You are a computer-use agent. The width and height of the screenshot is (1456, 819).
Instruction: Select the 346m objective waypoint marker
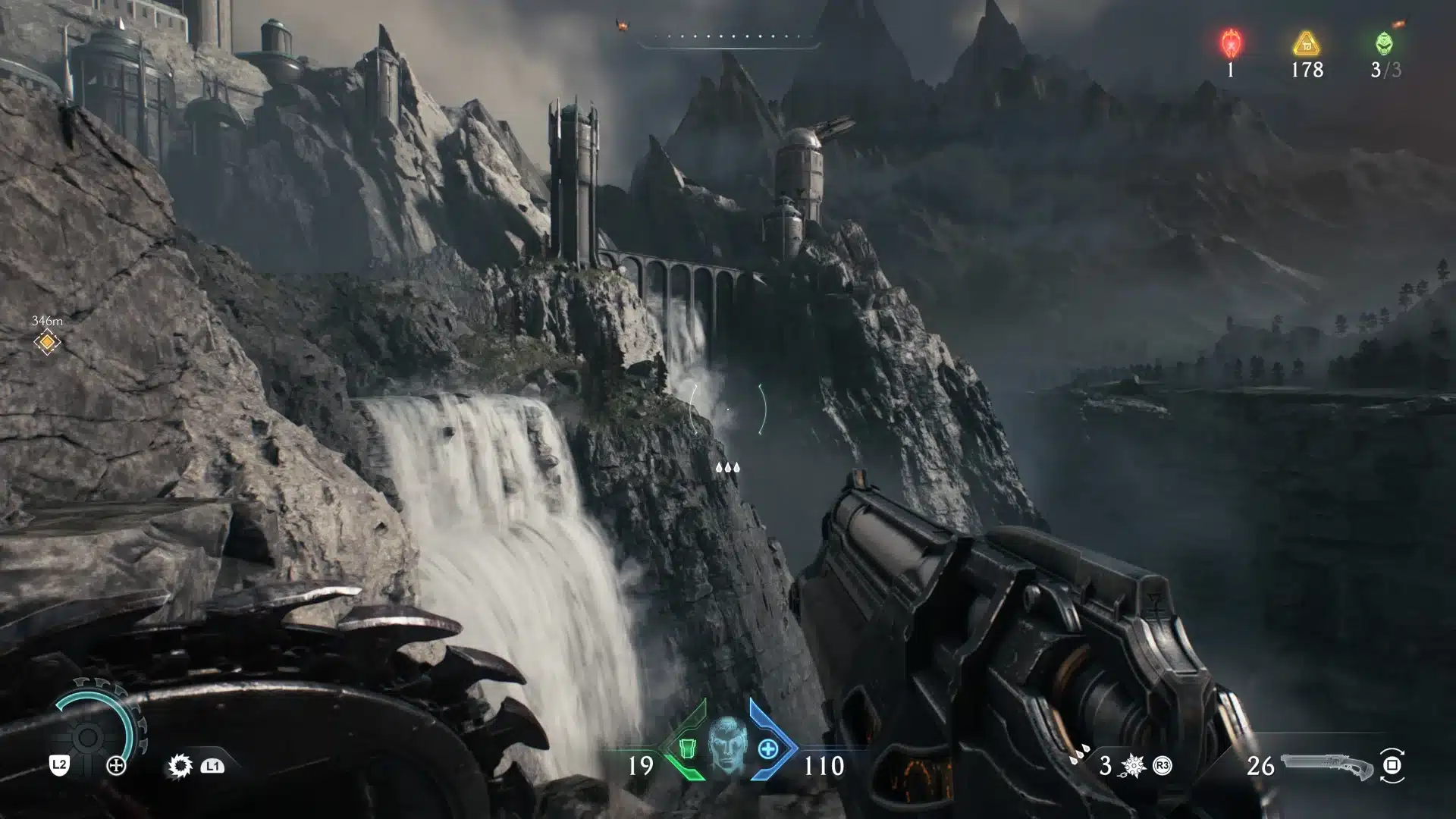(x=47, y=343)
